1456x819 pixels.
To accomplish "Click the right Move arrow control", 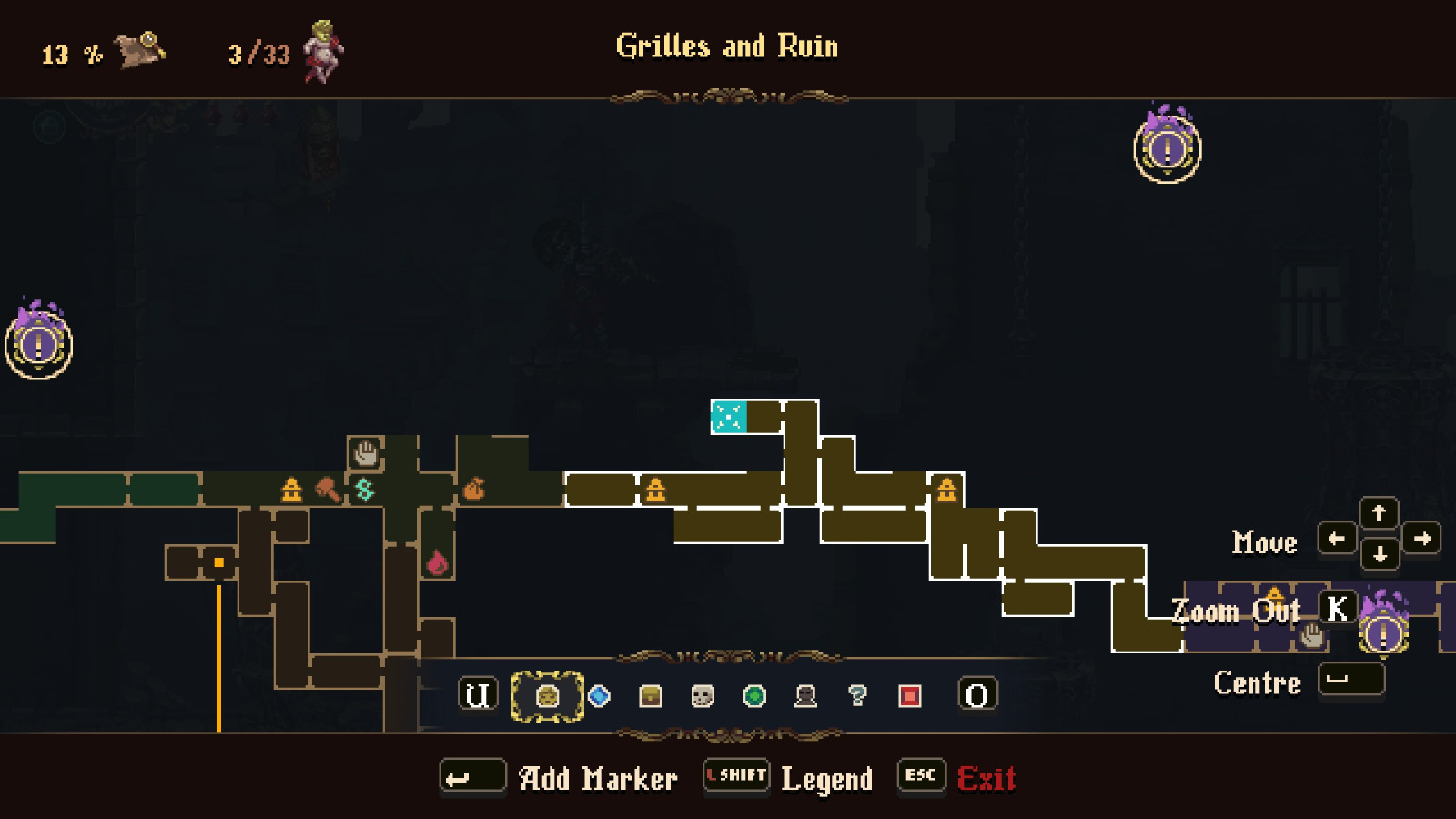I will pyautogui.click(x=1422, y=540).
